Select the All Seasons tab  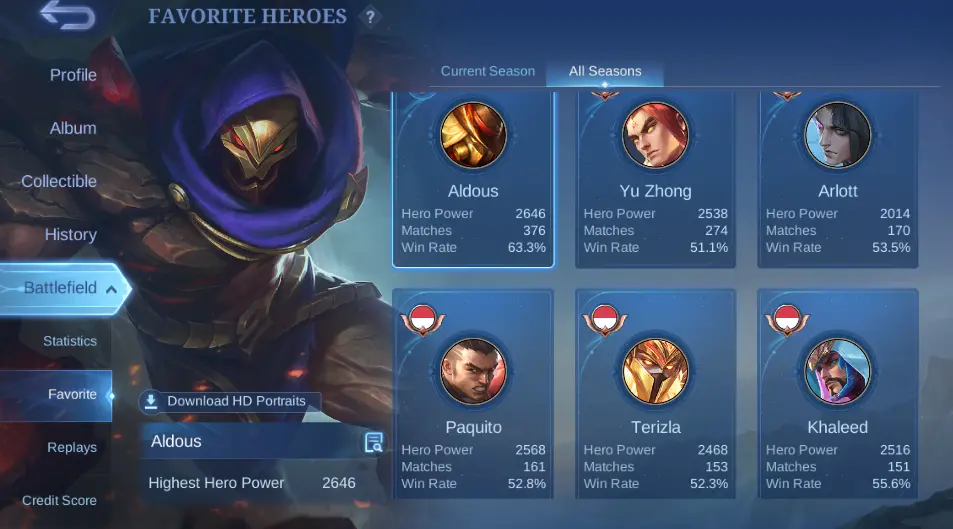pos(605,71)
